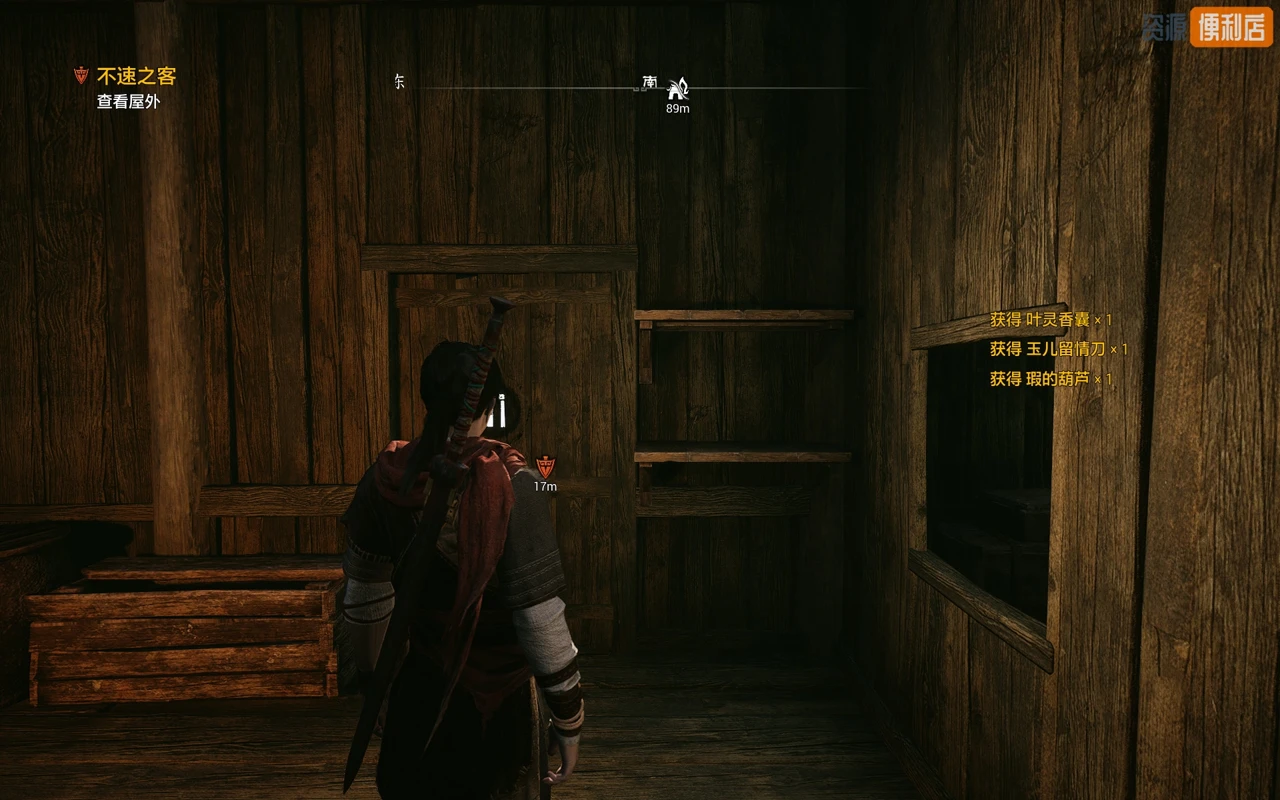Select the 不速之客 quest tracker

tap(136, 76)
